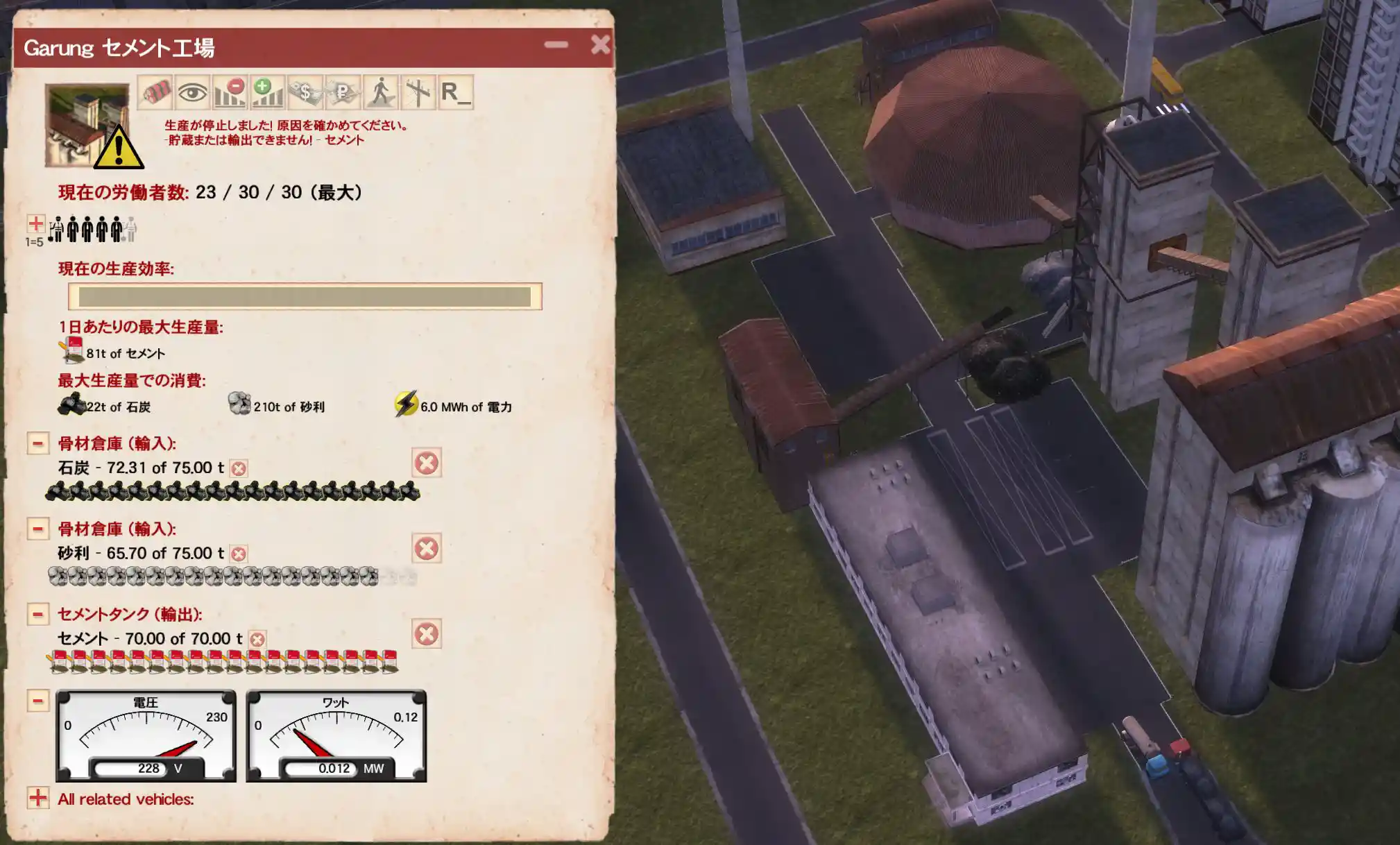Increase priority with green plus bars icon
Viewport: 1400px width, 845px height.
[267, 92]
